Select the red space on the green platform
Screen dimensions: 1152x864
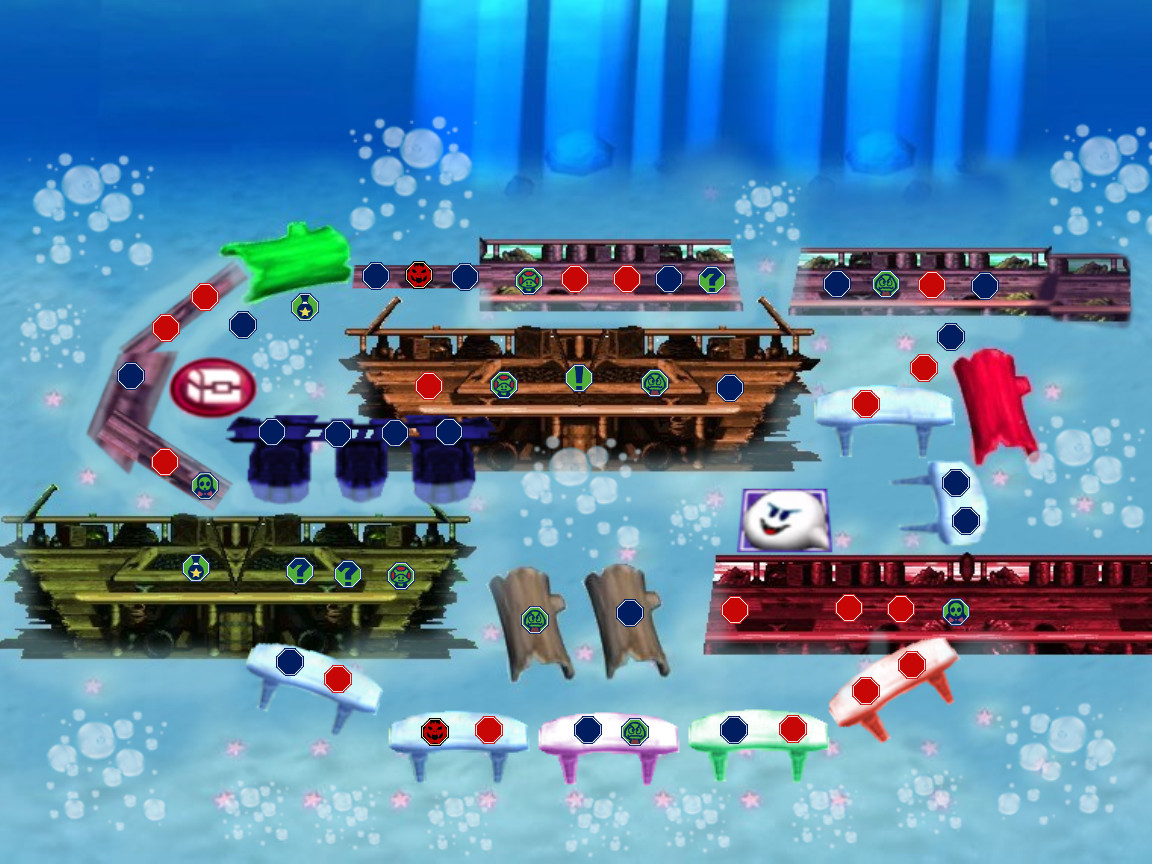tap(793, 728)
